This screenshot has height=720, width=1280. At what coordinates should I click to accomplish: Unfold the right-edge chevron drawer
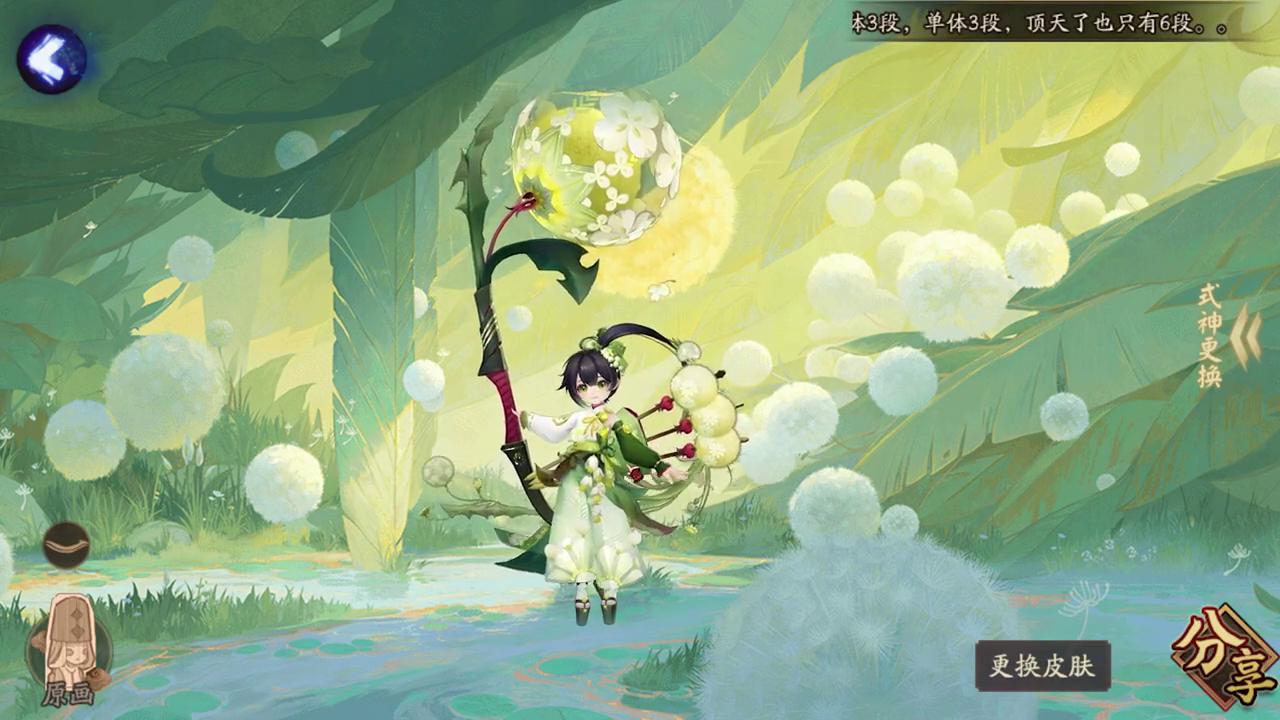[x=1243, y=335]
